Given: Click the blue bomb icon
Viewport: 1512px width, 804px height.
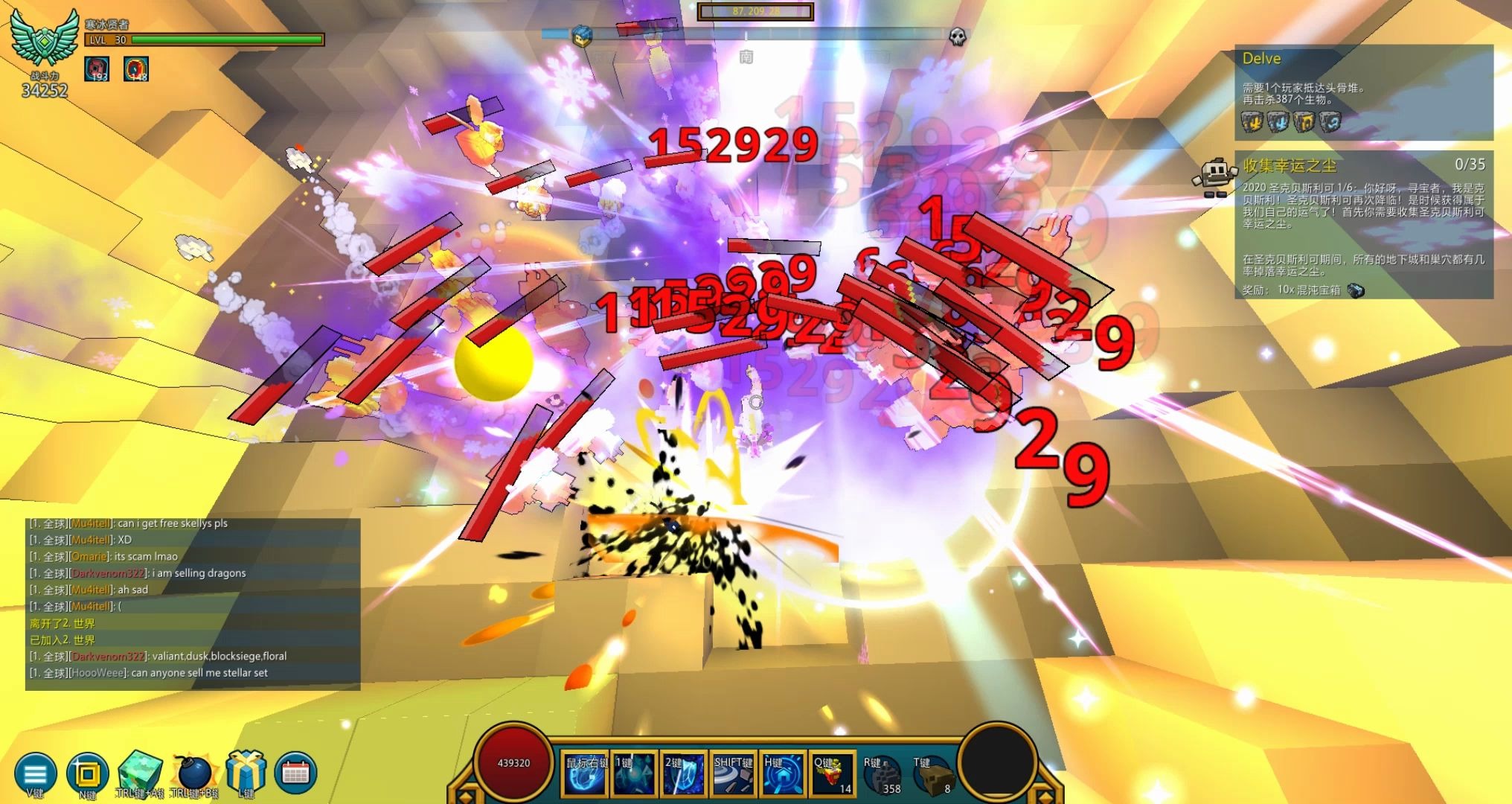Looking at the screenshot, I should (193, 773).
